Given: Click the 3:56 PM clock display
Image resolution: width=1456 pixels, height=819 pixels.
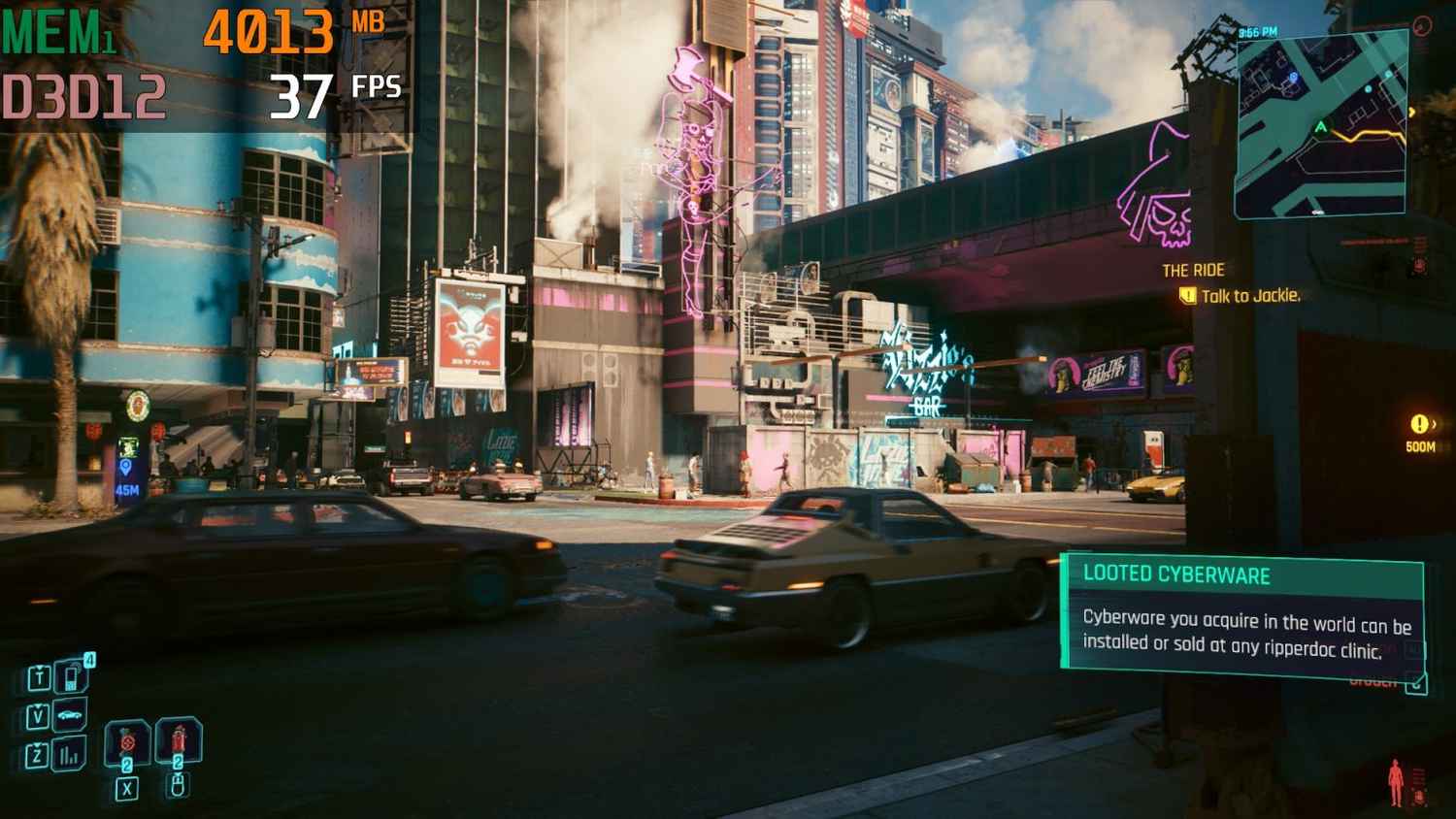Looking at the screenshot, I should 1258,31.
